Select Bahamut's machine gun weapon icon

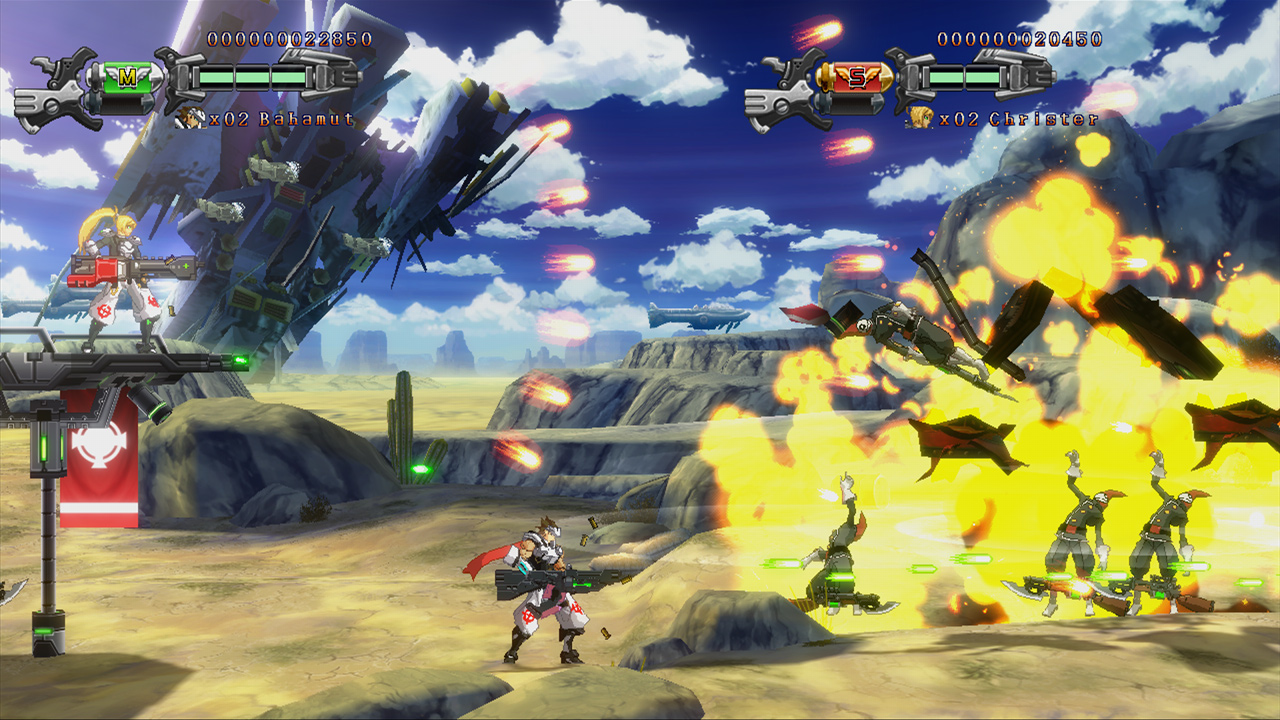click(x=55, y=85)
